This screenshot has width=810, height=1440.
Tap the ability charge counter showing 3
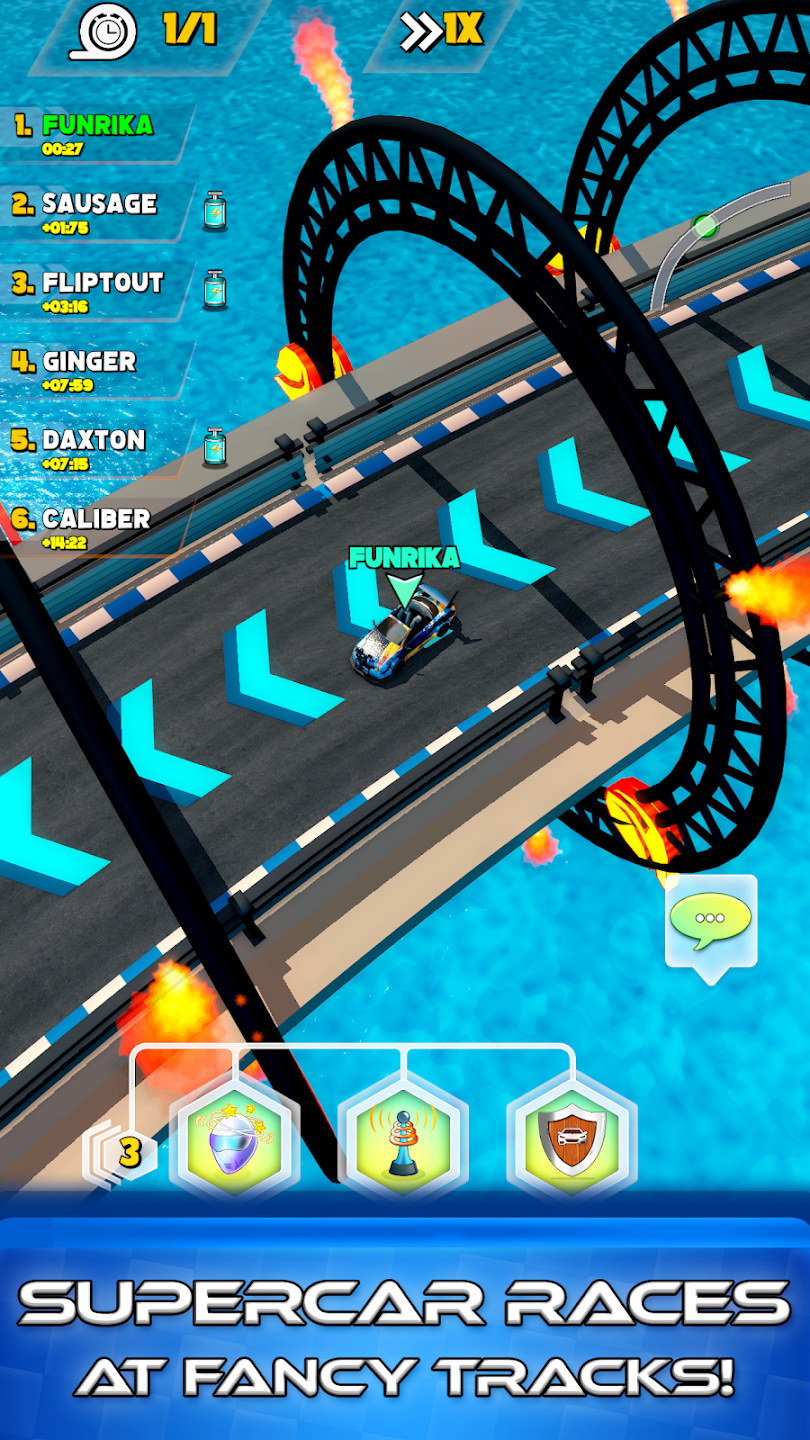point(129,1152)
